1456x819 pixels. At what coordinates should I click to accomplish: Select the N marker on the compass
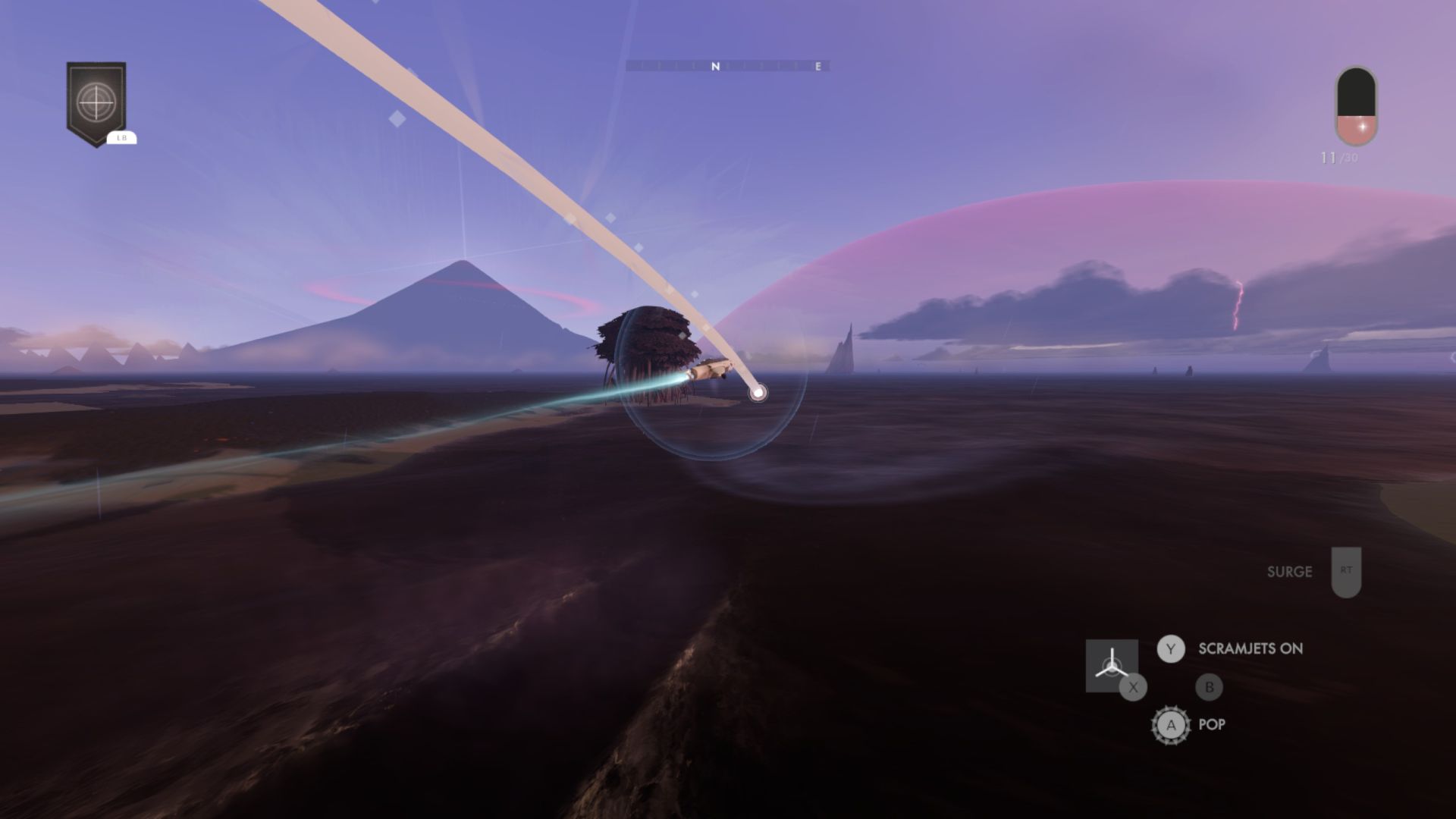point(717,67)
